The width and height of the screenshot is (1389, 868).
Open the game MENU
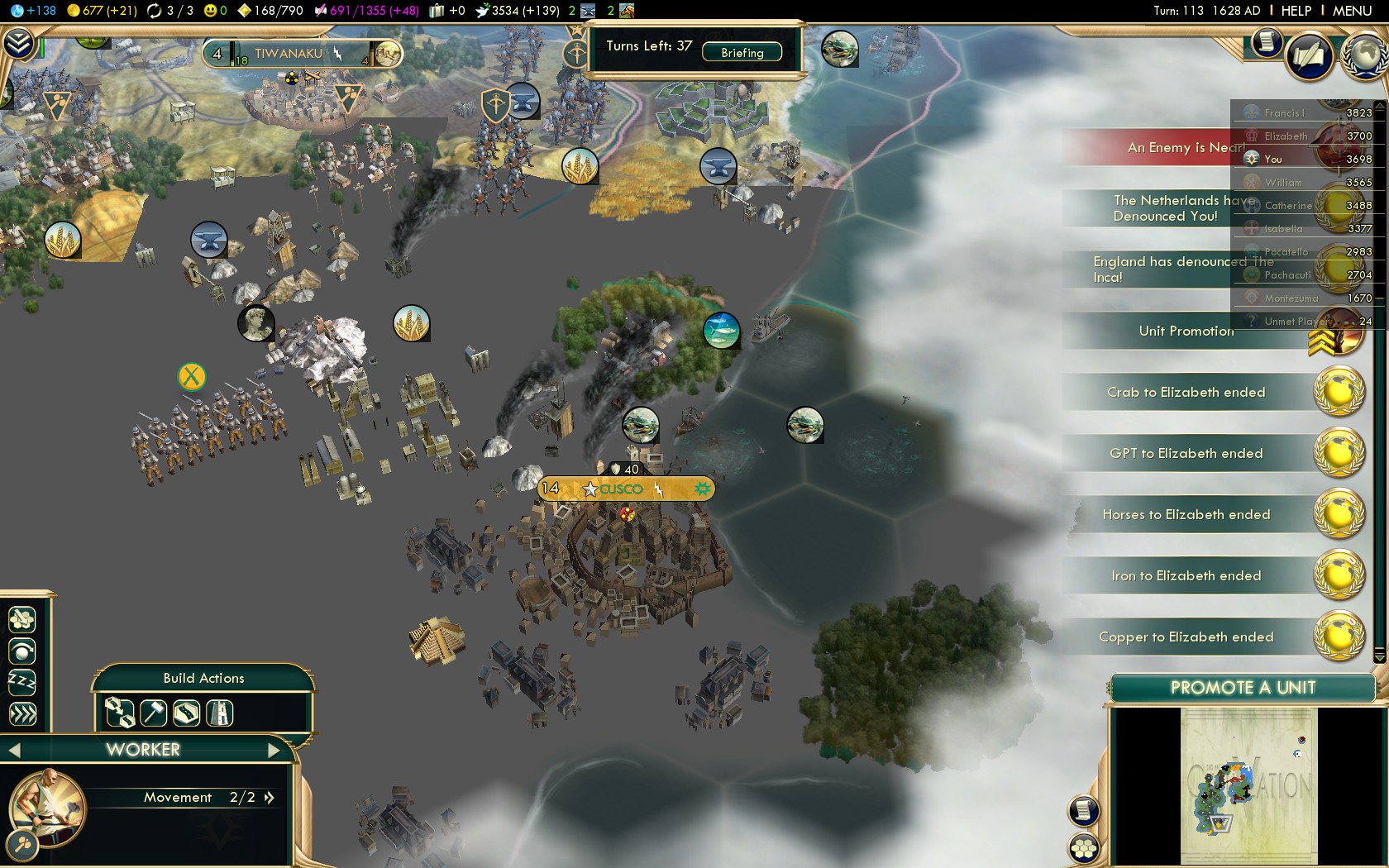pos(1352,11)
